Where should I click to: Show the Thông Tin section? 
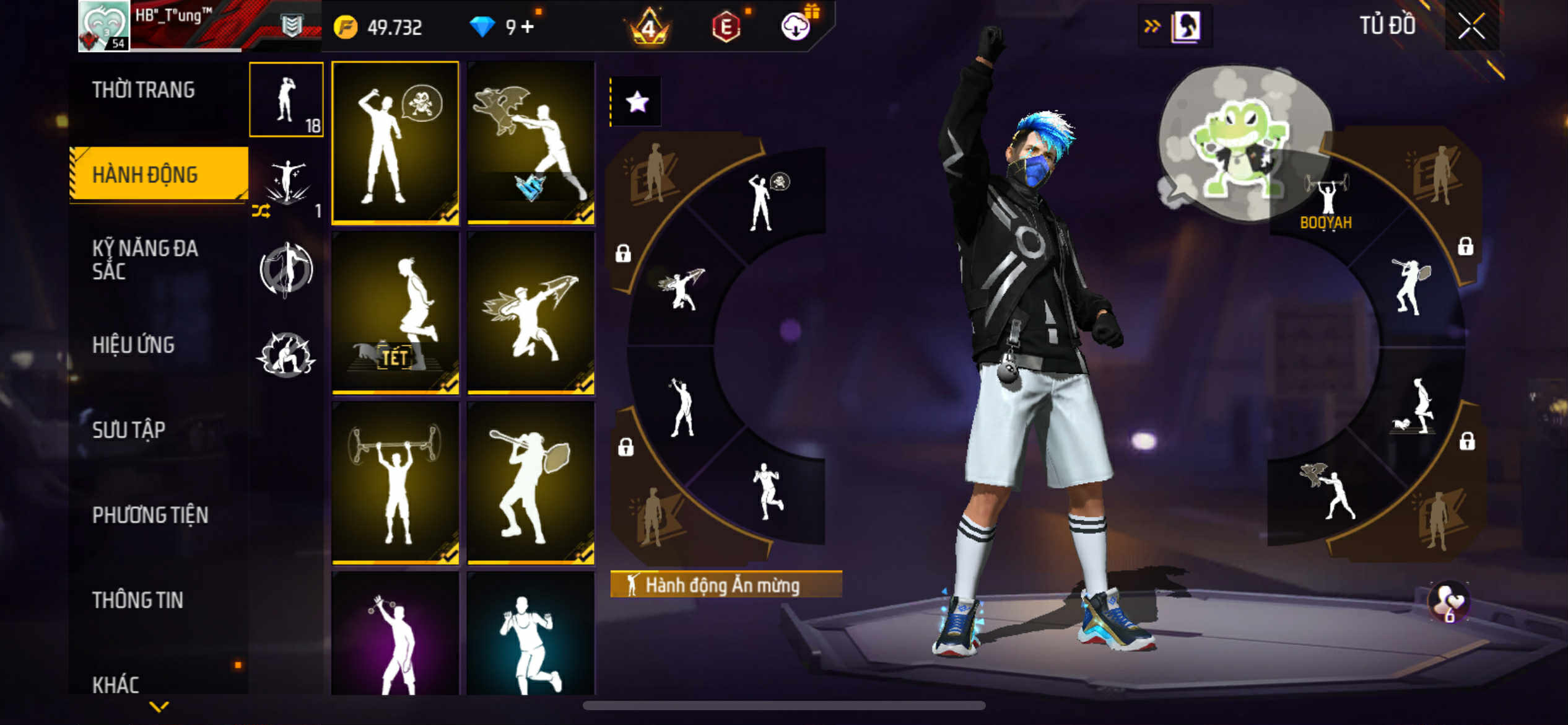(137, 600)
